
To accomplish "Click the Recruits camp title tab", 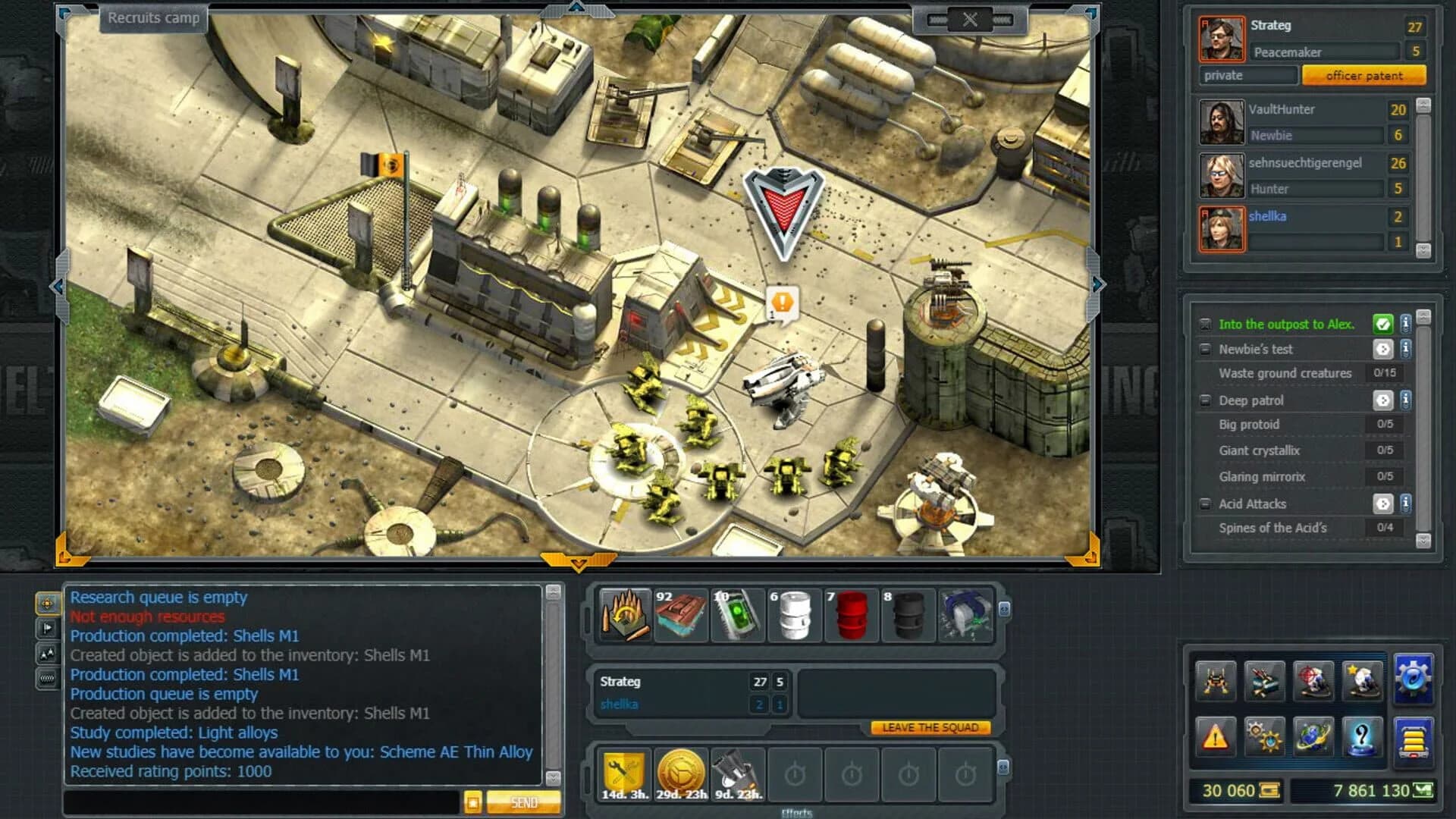I will [x=152, y=19].
